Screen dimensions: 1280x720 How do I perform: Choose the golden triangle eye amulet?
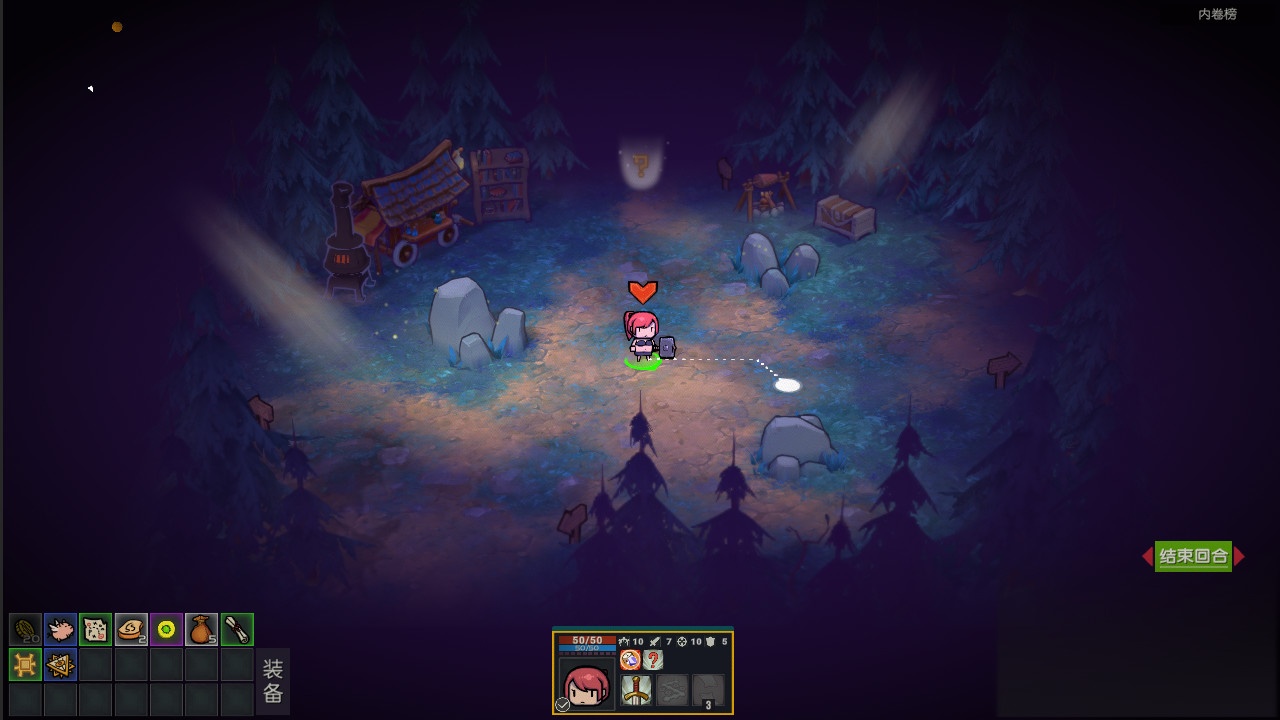[x=61, y=664]
